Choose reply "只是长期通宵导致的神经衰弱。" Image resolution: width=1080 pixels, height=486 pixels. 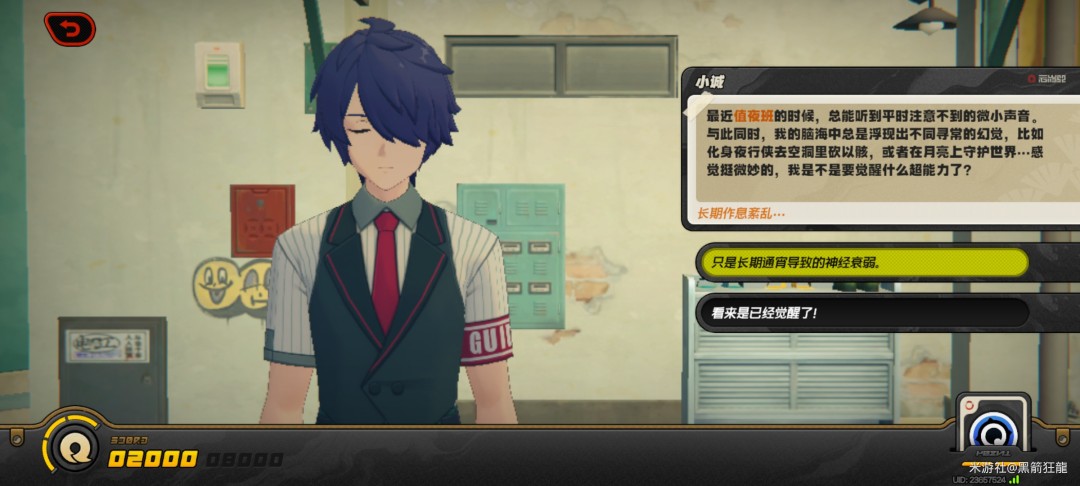[x=862, y=262]
